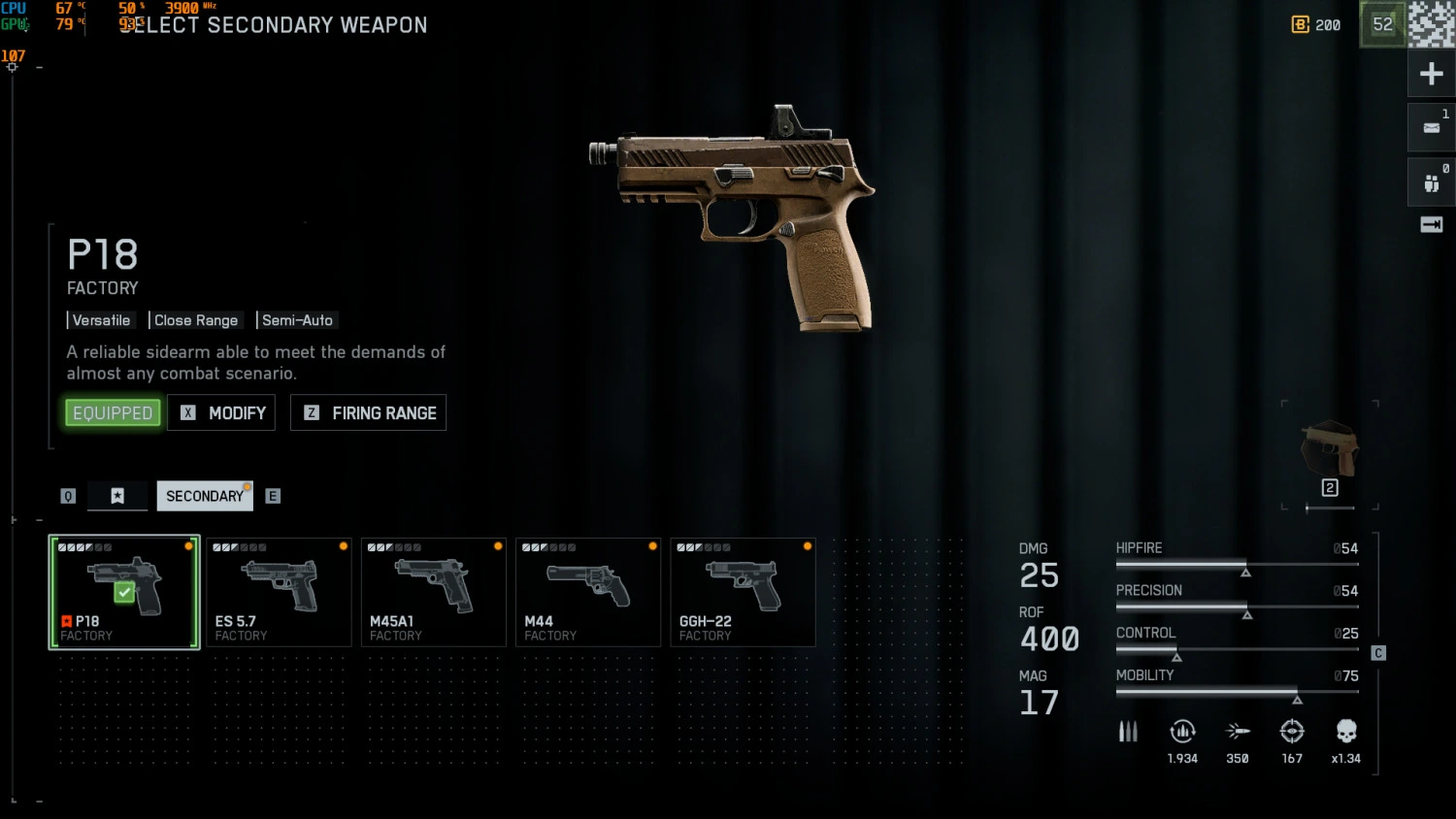Click the plus icon button
The width and height of the screenshot is (1456, 819).
[1431, 74]
